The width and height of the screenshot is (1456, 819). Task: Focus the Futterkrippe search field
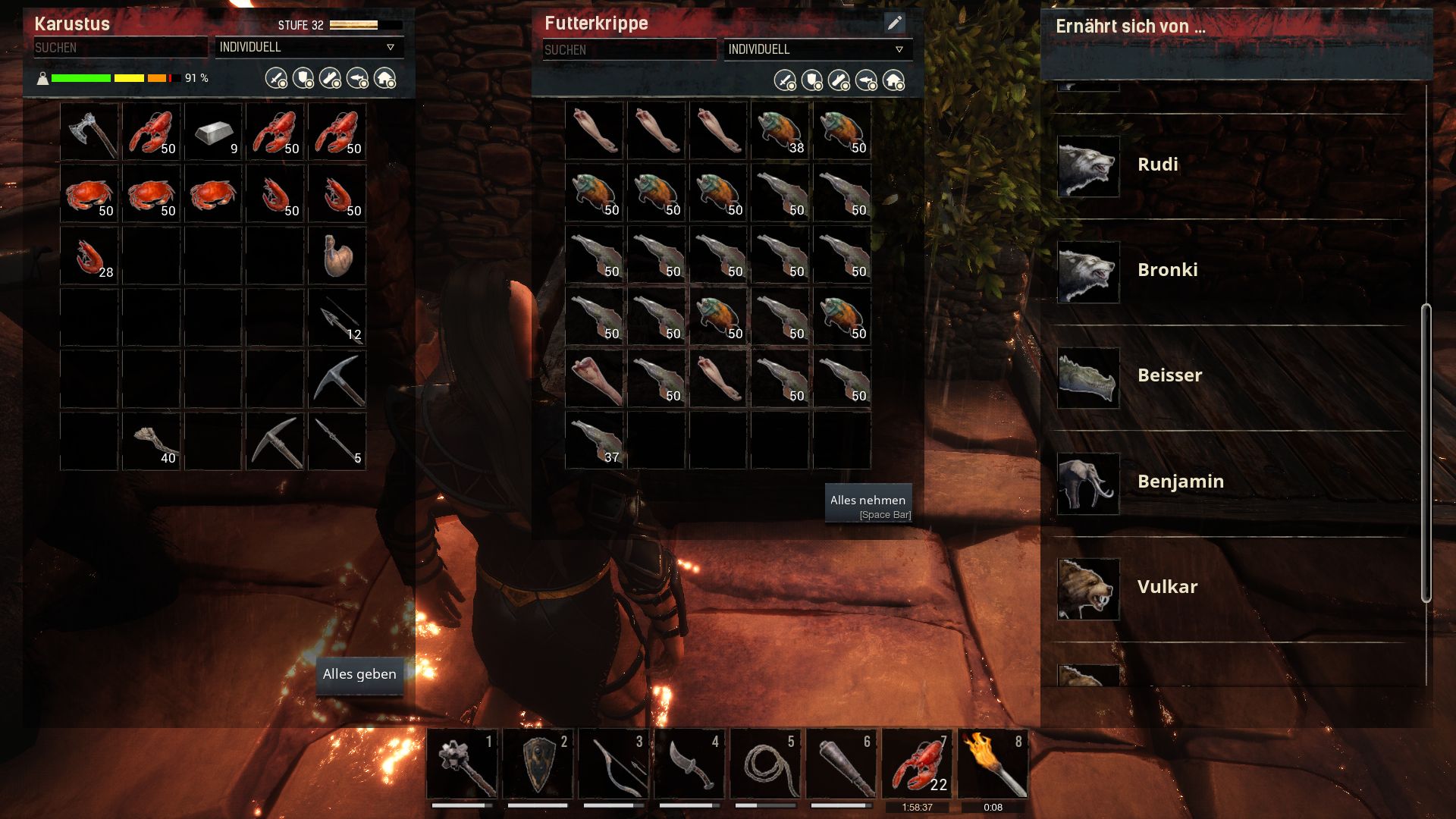point(629,50)
